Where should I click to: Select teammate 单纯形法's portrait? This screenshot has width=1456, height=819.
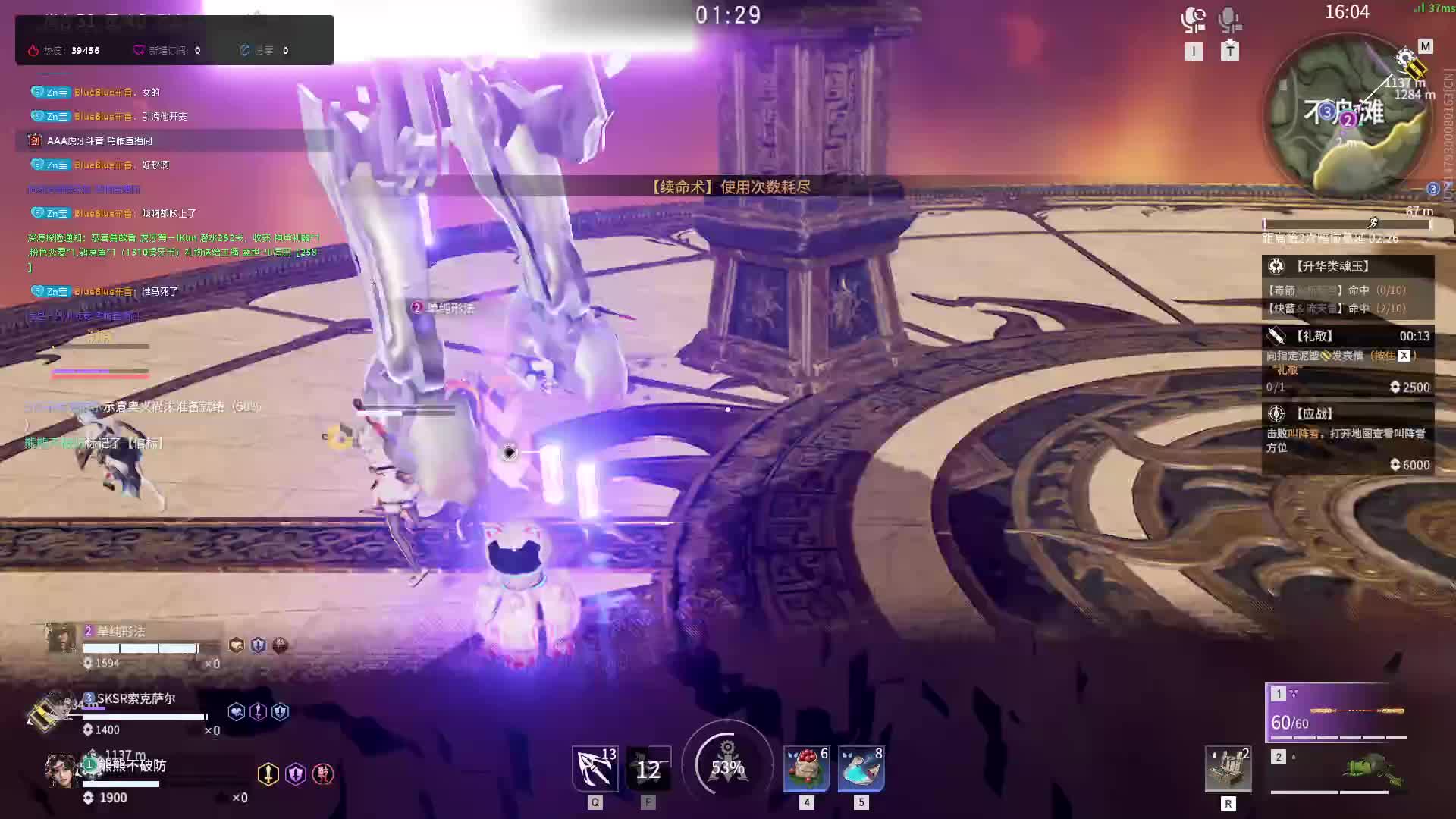61,639
